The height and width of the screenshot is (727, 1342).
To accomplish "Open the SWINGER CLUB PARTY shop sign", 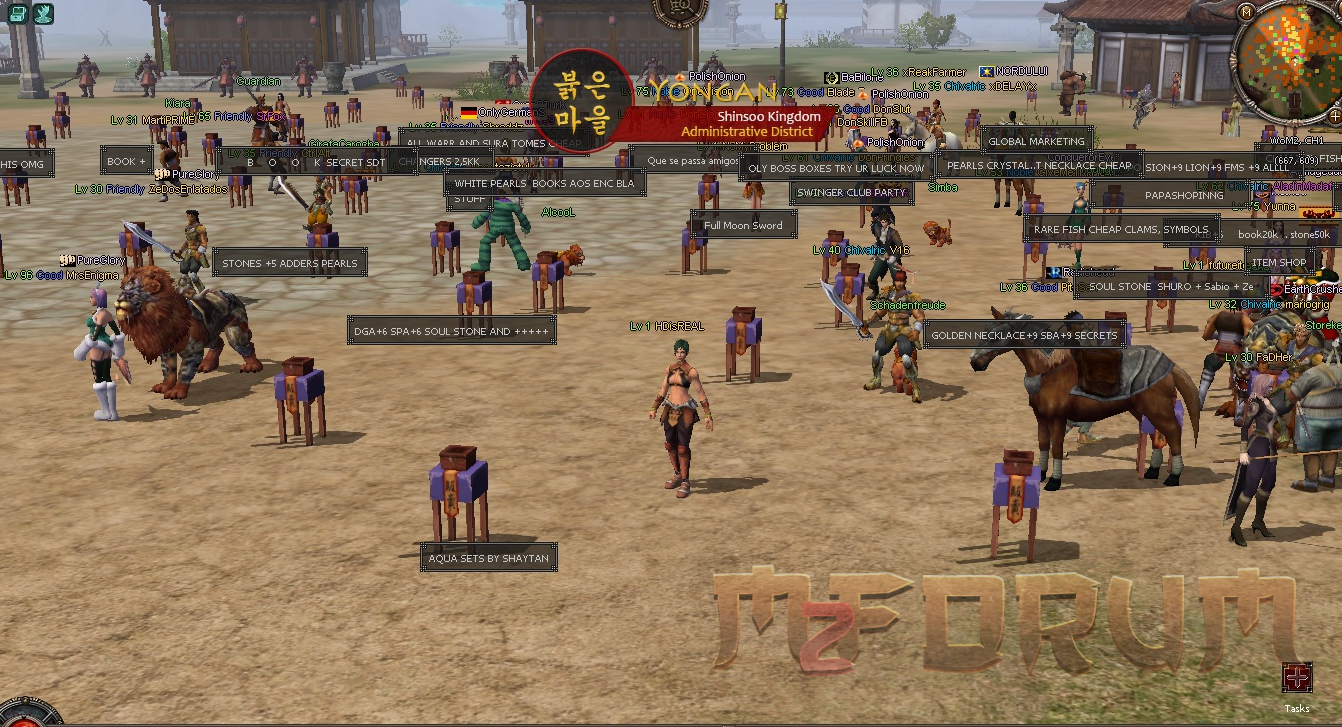I will [x=850, y=192].
